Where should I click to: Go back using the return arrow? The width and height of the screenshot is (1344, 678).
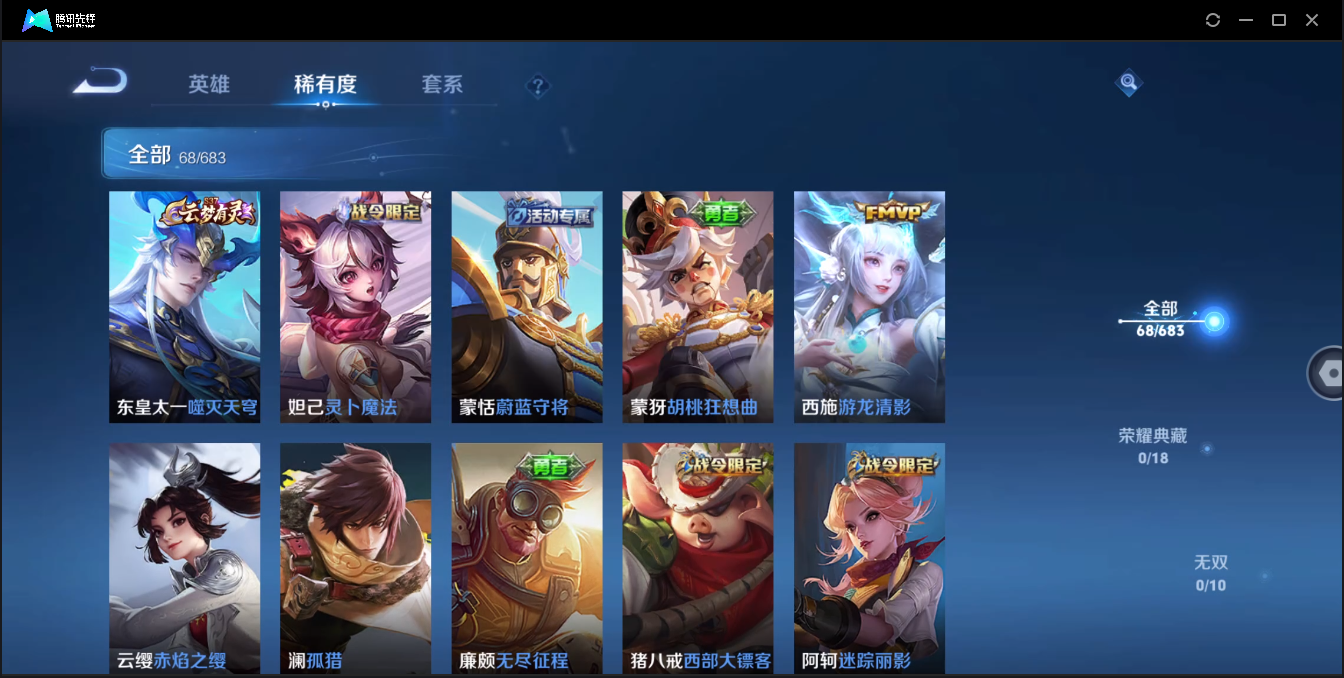click(x=100, y=81)
